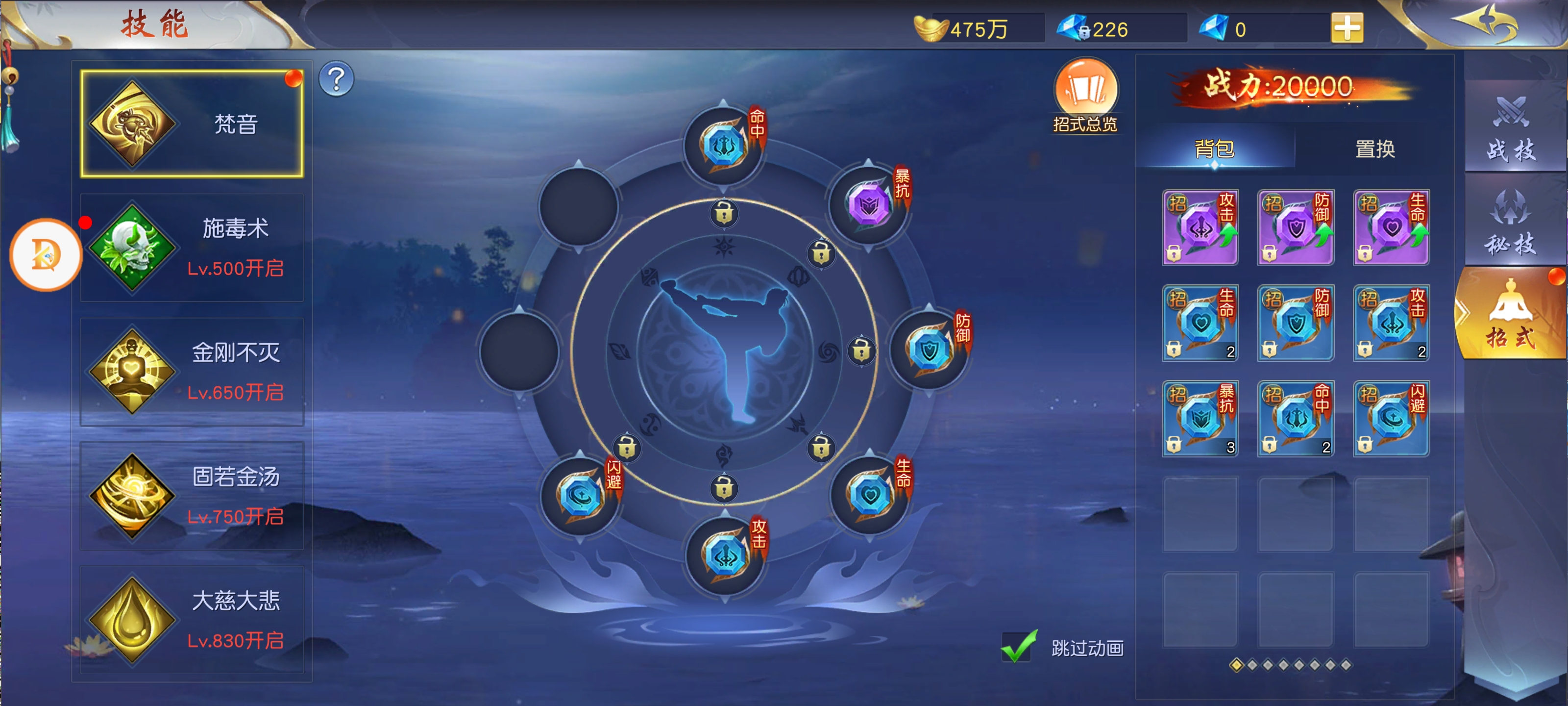The height and width of the screenshot is (706, 1568).
Task: Click the yellow plus to add diamonds
Action: pos(1347,28)
